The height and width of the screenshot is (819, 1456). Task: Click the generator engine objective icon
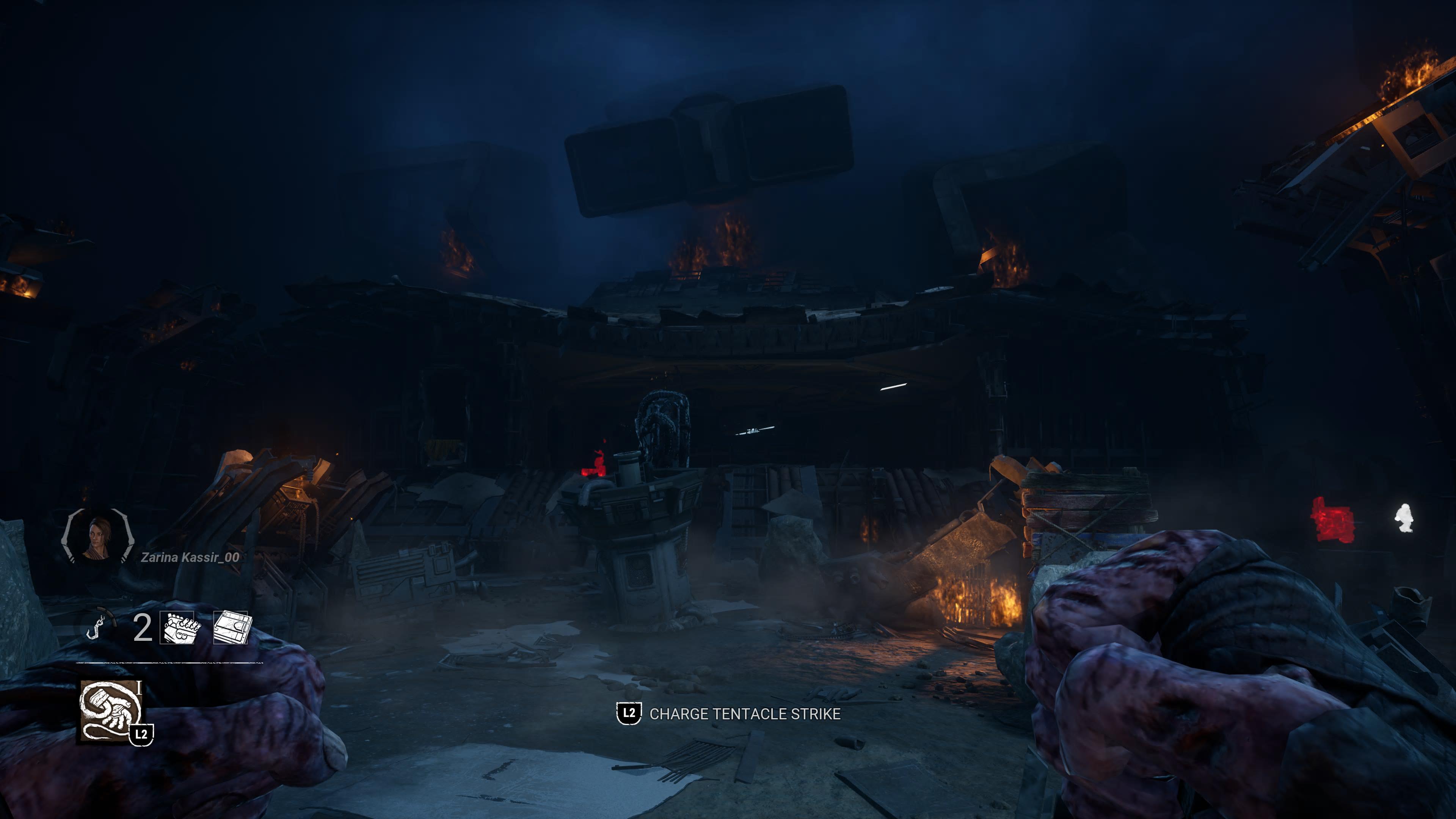pos(179,628)
